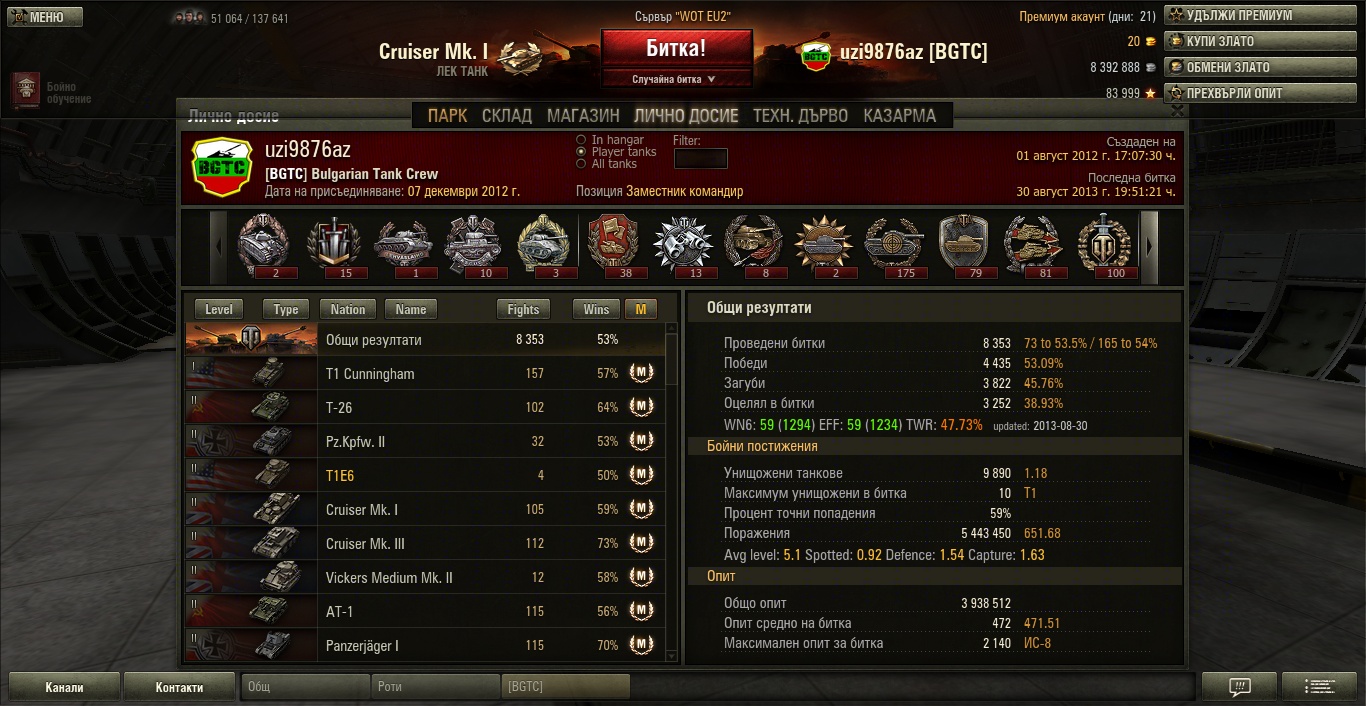Image resolution: width=1366 pixels, height=706 pixels.
Task: Open the Канали chat channels button
Action: (65, 687)
